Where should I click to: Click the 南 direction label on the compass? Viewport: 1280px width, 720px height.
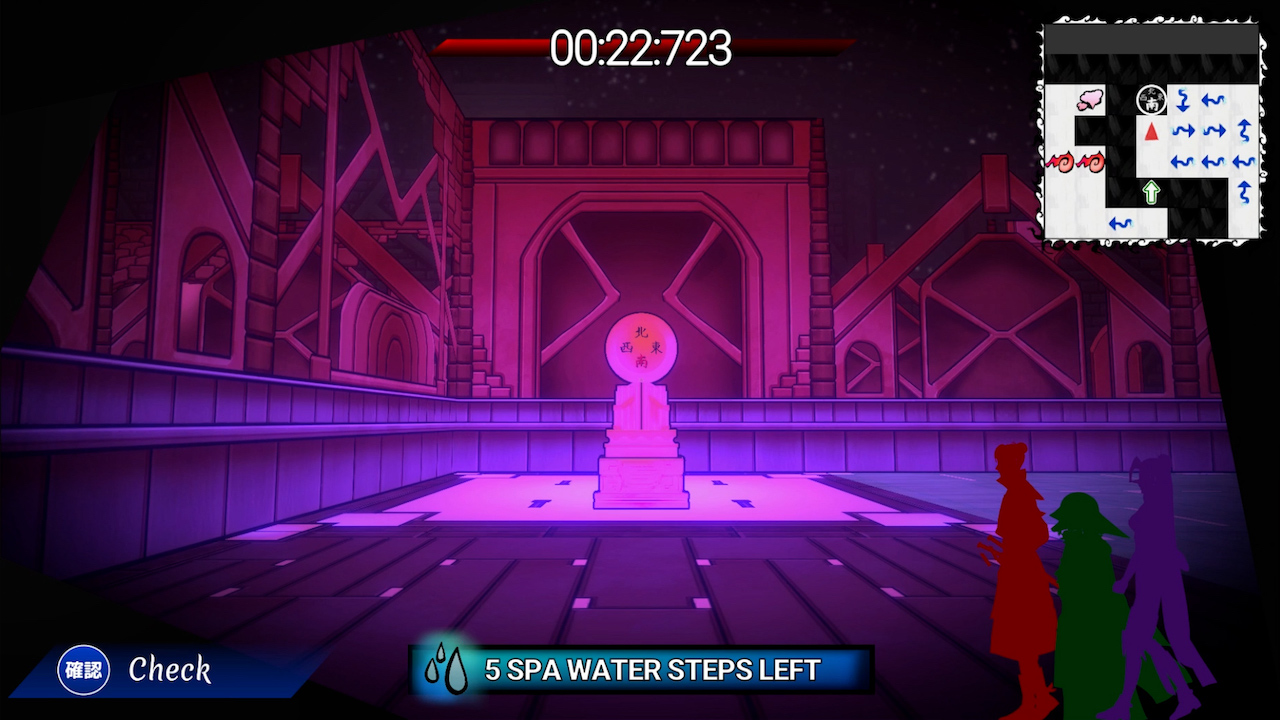642,360
